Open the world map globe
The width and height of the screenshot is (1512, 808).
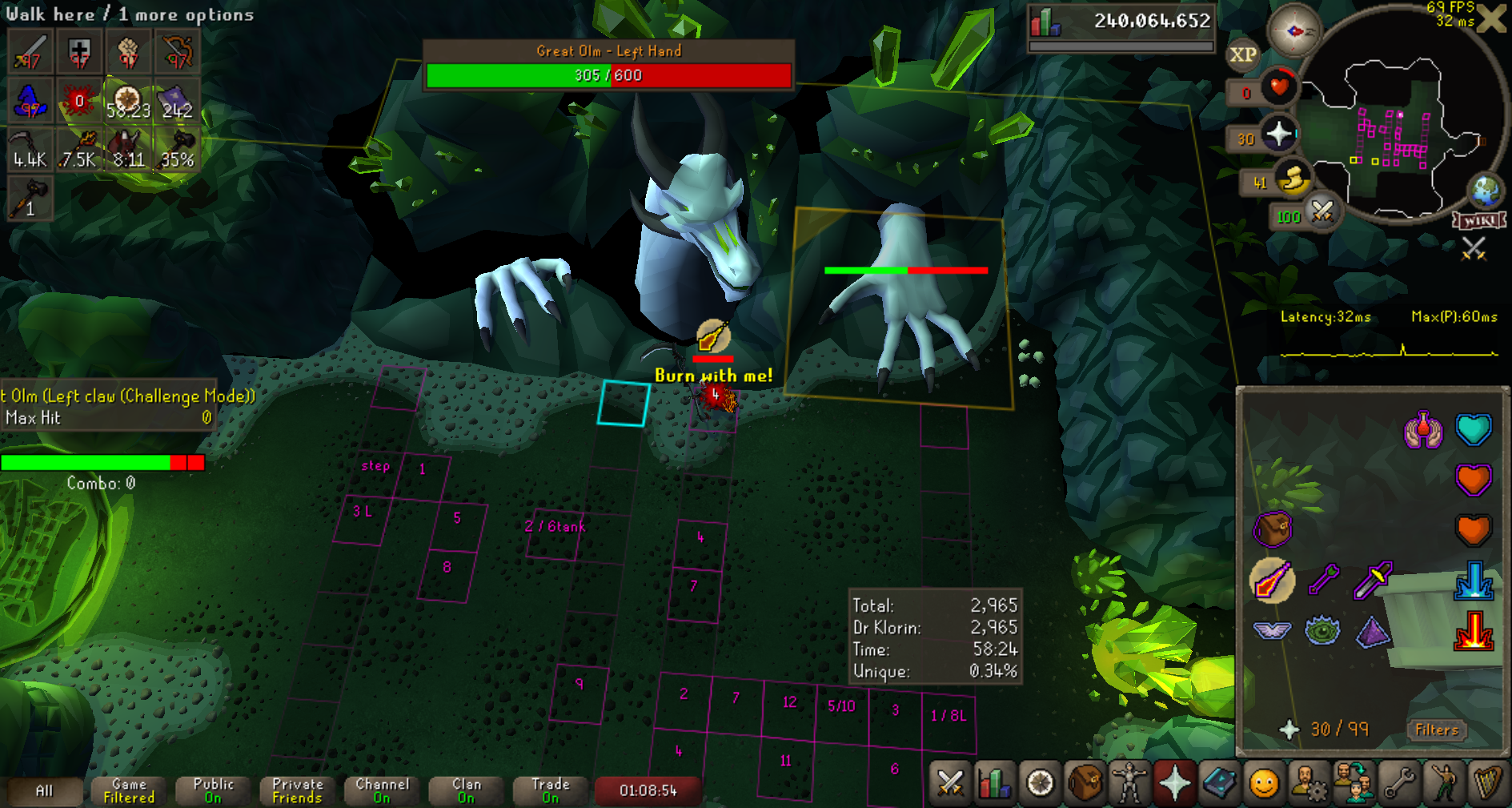[1486, 191]
